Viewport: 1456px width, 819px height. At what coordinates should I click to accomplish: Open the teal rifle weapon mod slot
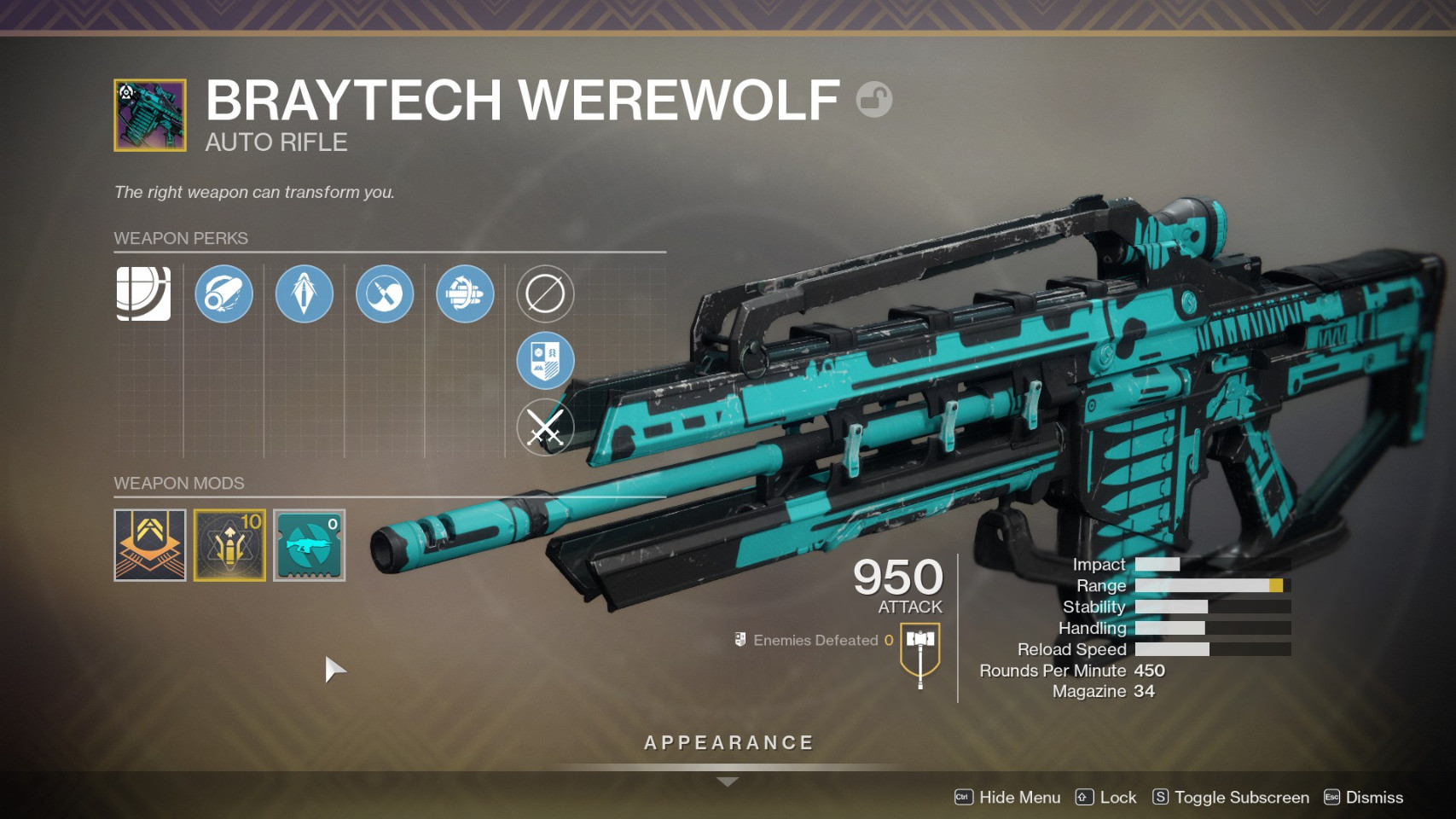coord(309,545)
